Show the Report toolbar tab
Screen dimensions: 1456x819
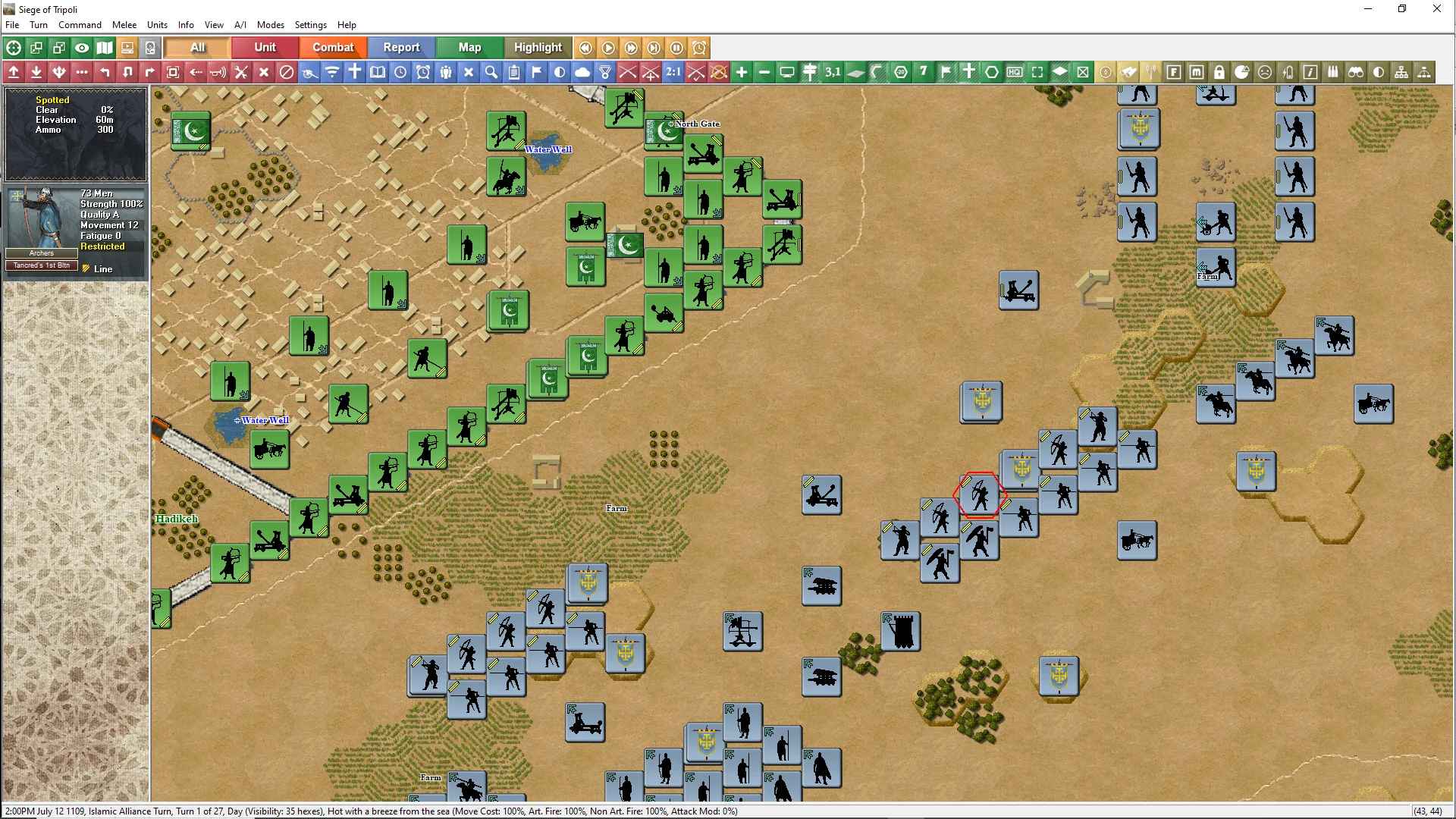coord(401,48)
